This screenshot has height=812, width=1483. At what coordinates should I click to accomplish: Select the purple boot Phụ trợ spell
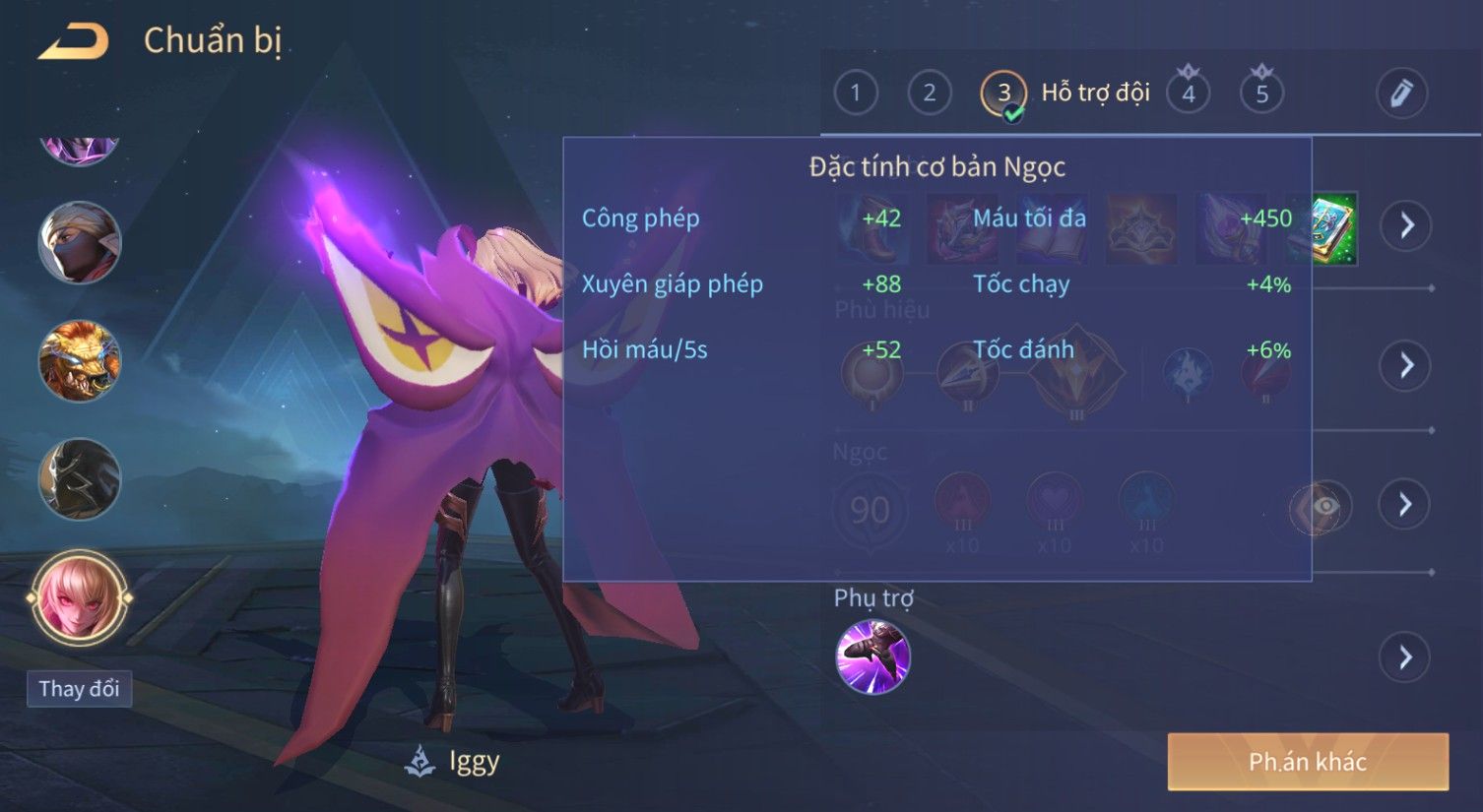coord(872,656)
